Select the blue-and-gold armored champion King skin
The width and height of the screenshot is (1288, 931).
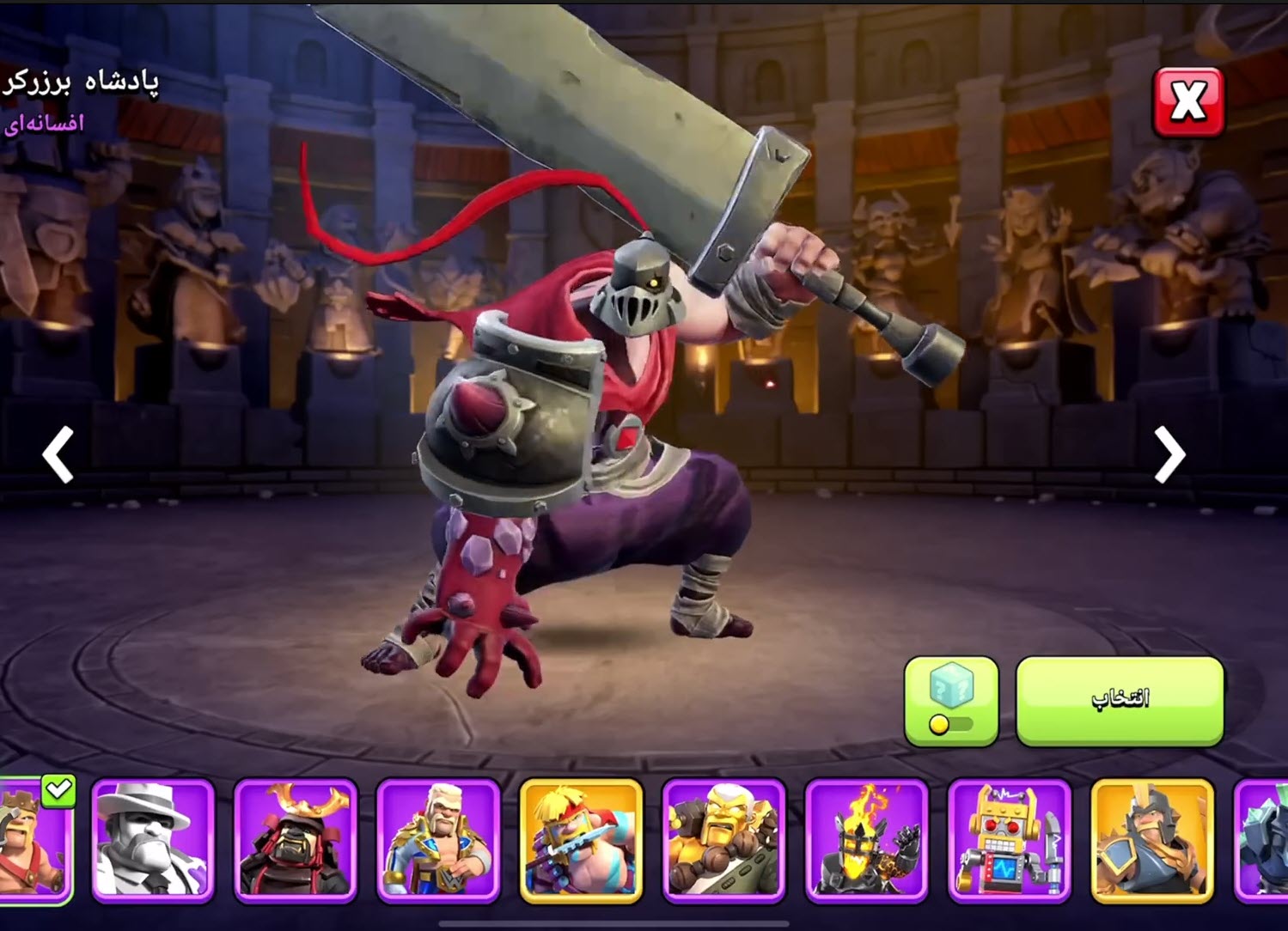(x=438, y=840)
